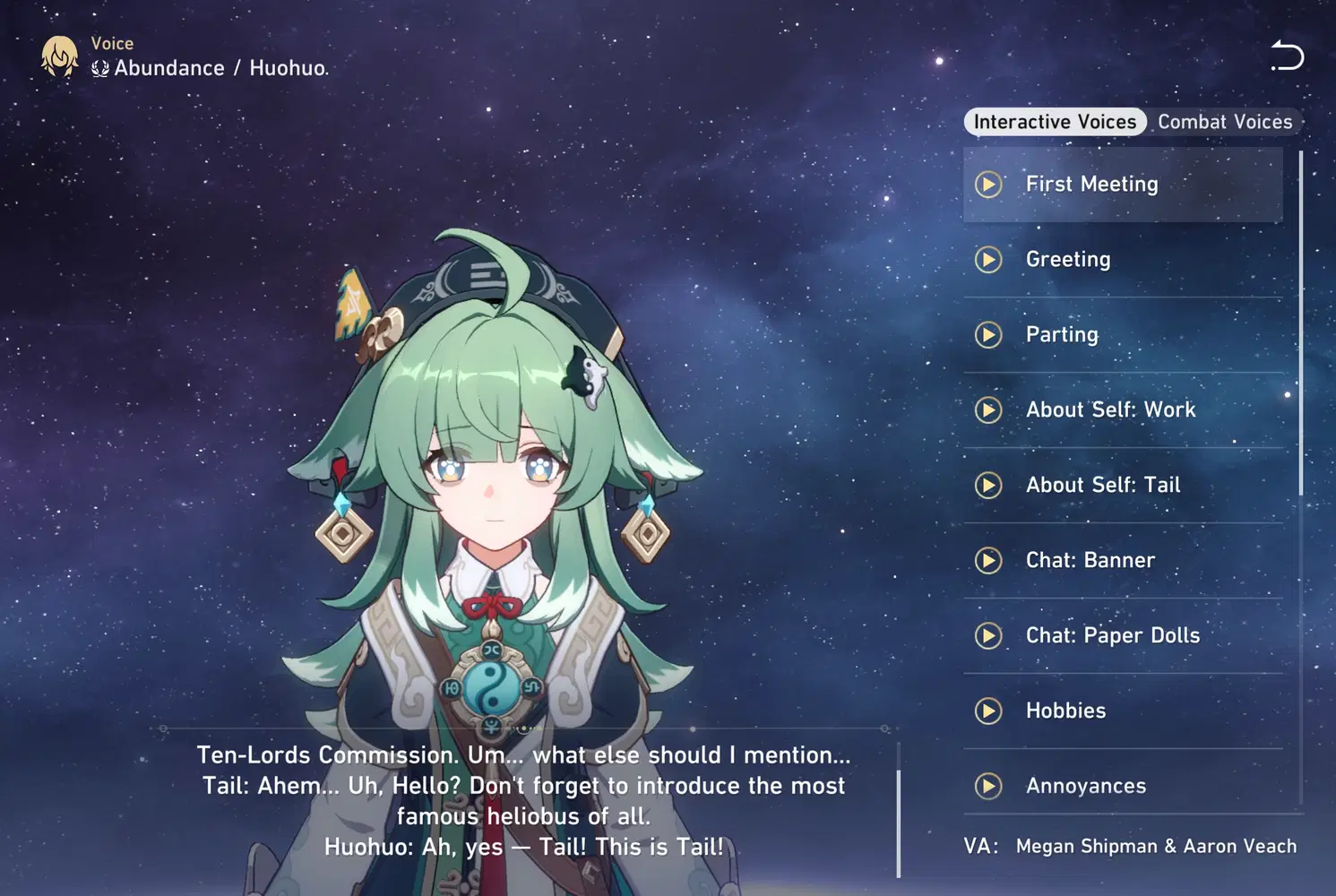Viewport: 1336px width, 896px height.
Task: Click the back return arrow
Action: 1288,56
